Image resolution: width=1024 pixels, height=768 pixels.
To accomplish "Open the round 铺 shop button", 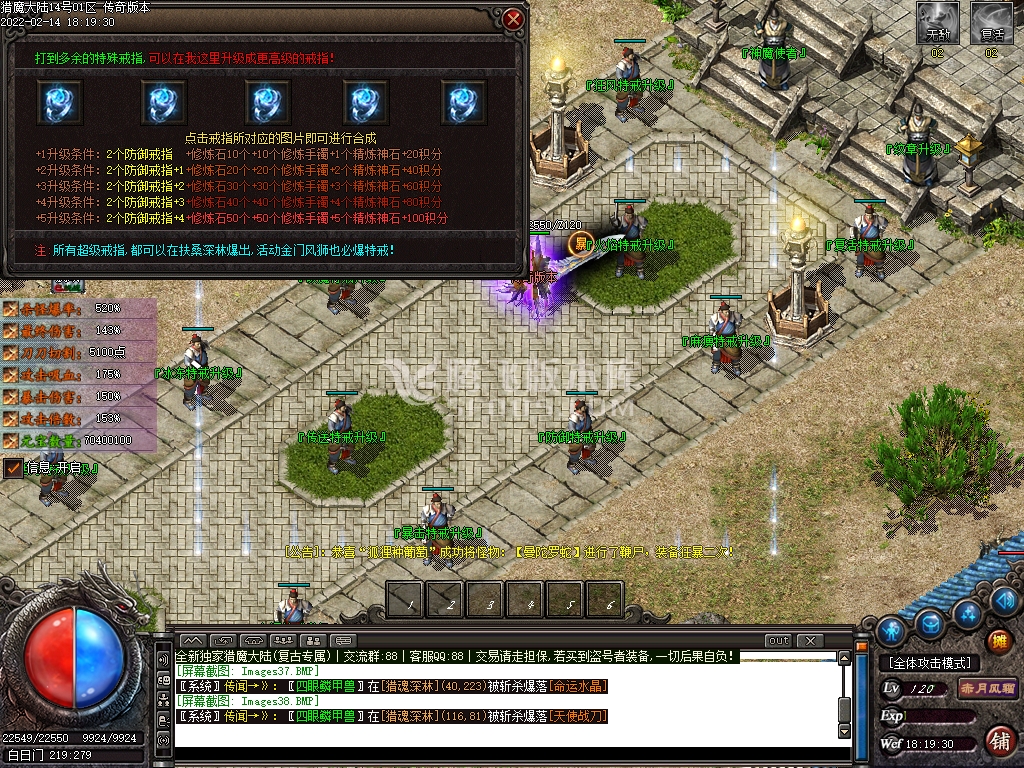I will coord(998,740).
